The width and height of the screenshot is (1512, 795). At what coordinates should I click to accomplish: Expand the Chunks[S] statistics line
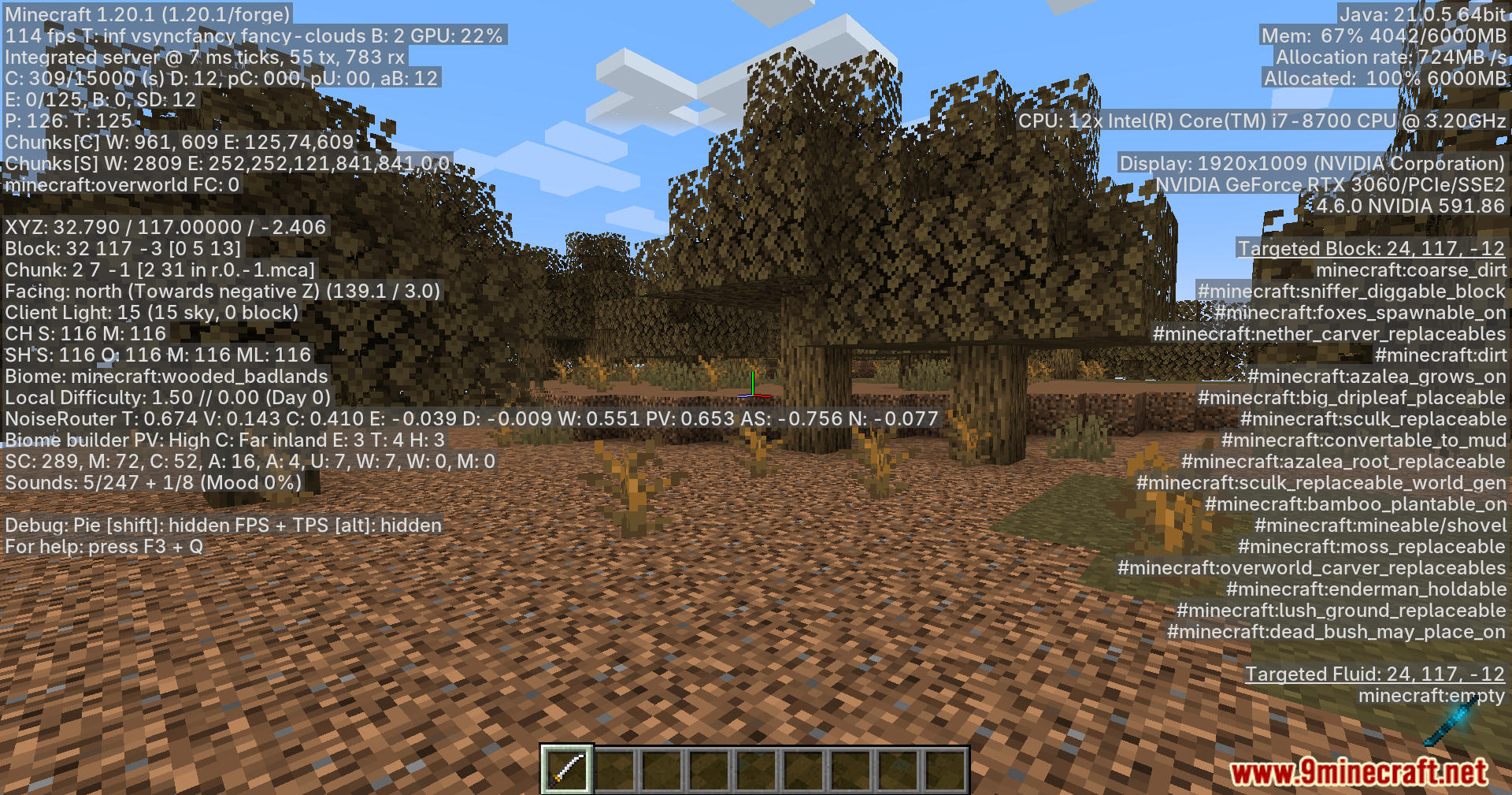(227, 164)
